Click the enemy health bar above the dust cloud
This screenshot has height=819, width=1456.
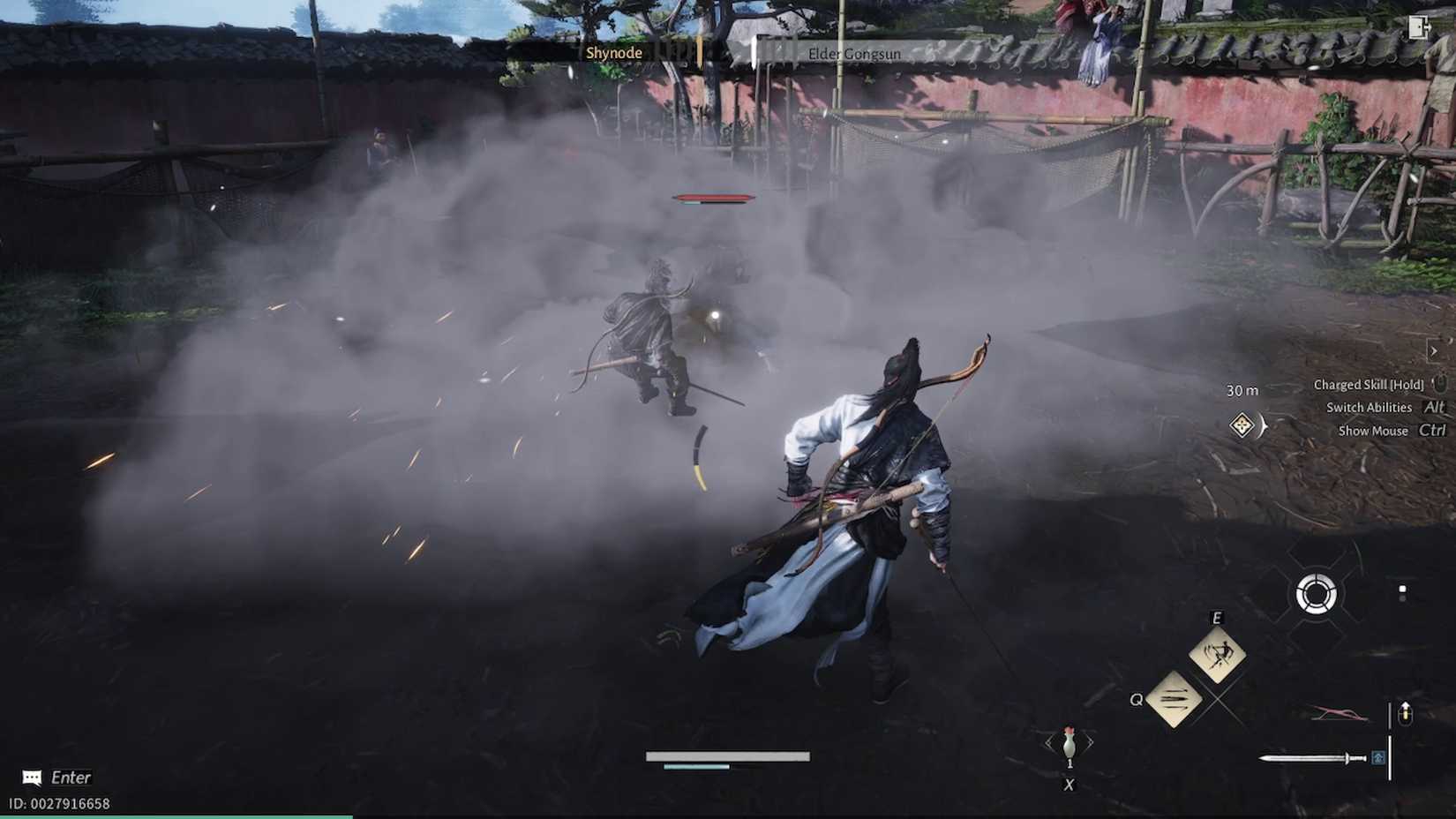point(715,196)
